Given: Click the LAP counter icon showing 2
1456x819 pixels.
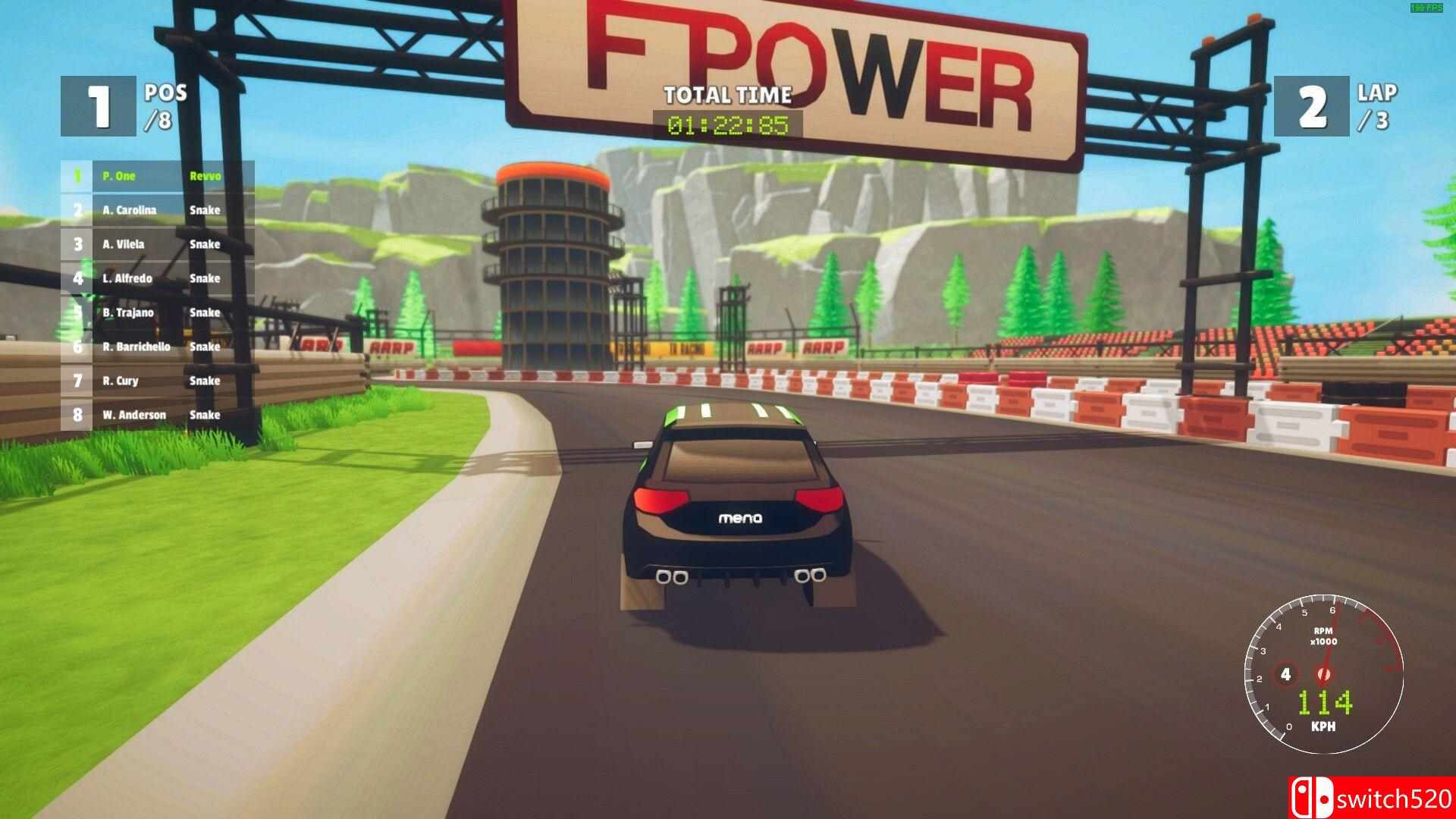Looking at the screenshot, I should pyautogui.click(x=1310, y=108).
